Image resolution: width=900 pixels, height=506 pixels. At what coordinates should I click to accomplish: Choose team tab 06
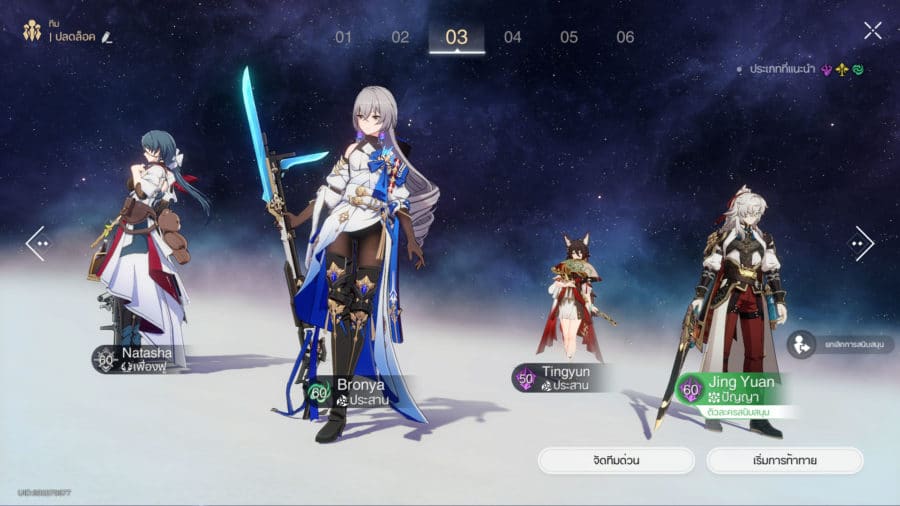point(625,37)
